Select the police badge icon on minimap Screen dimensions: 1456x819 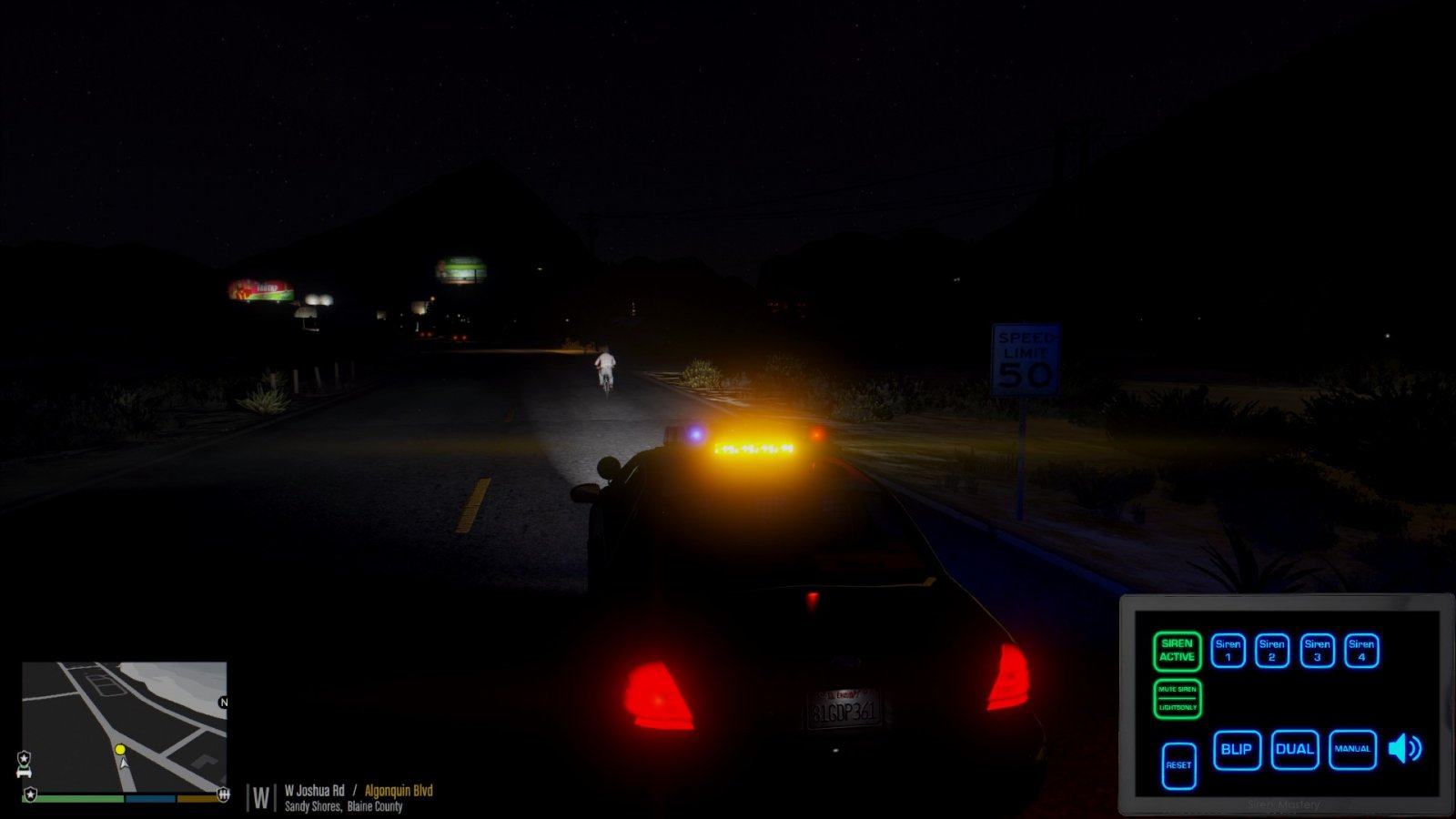click(x=25, y=758)
